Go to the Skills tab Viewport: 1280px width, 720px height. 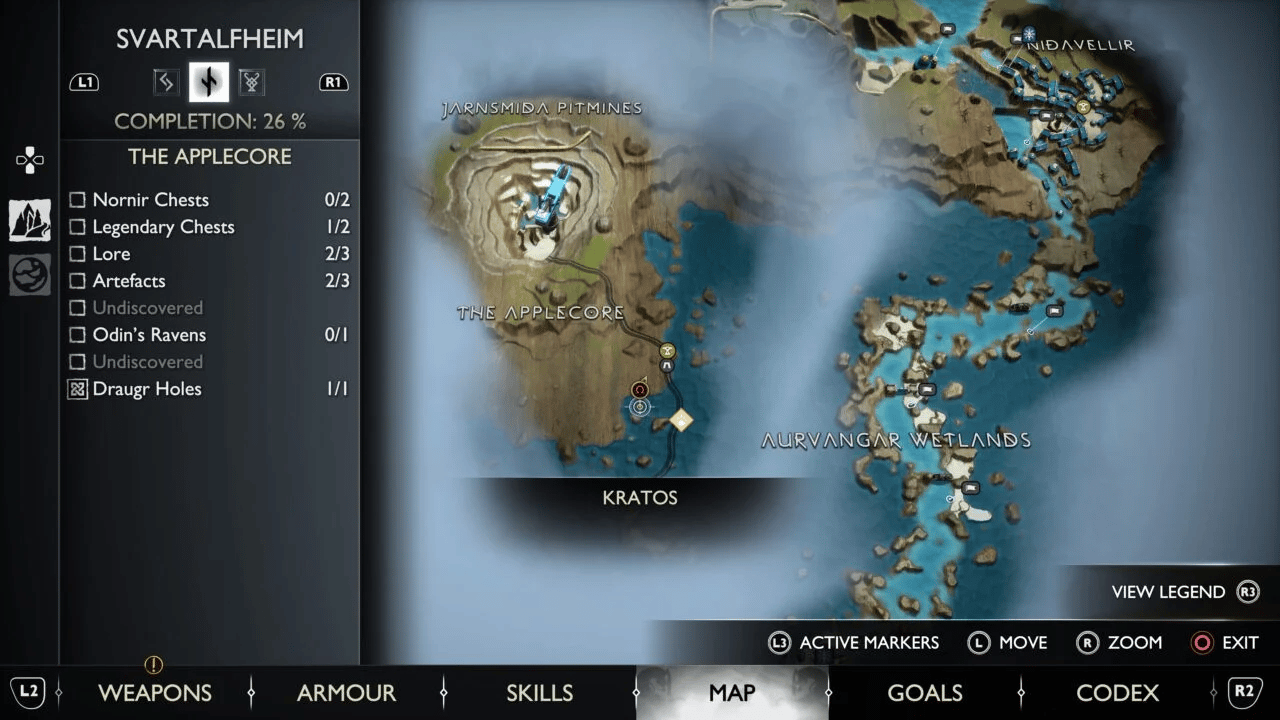pos(539,692)
